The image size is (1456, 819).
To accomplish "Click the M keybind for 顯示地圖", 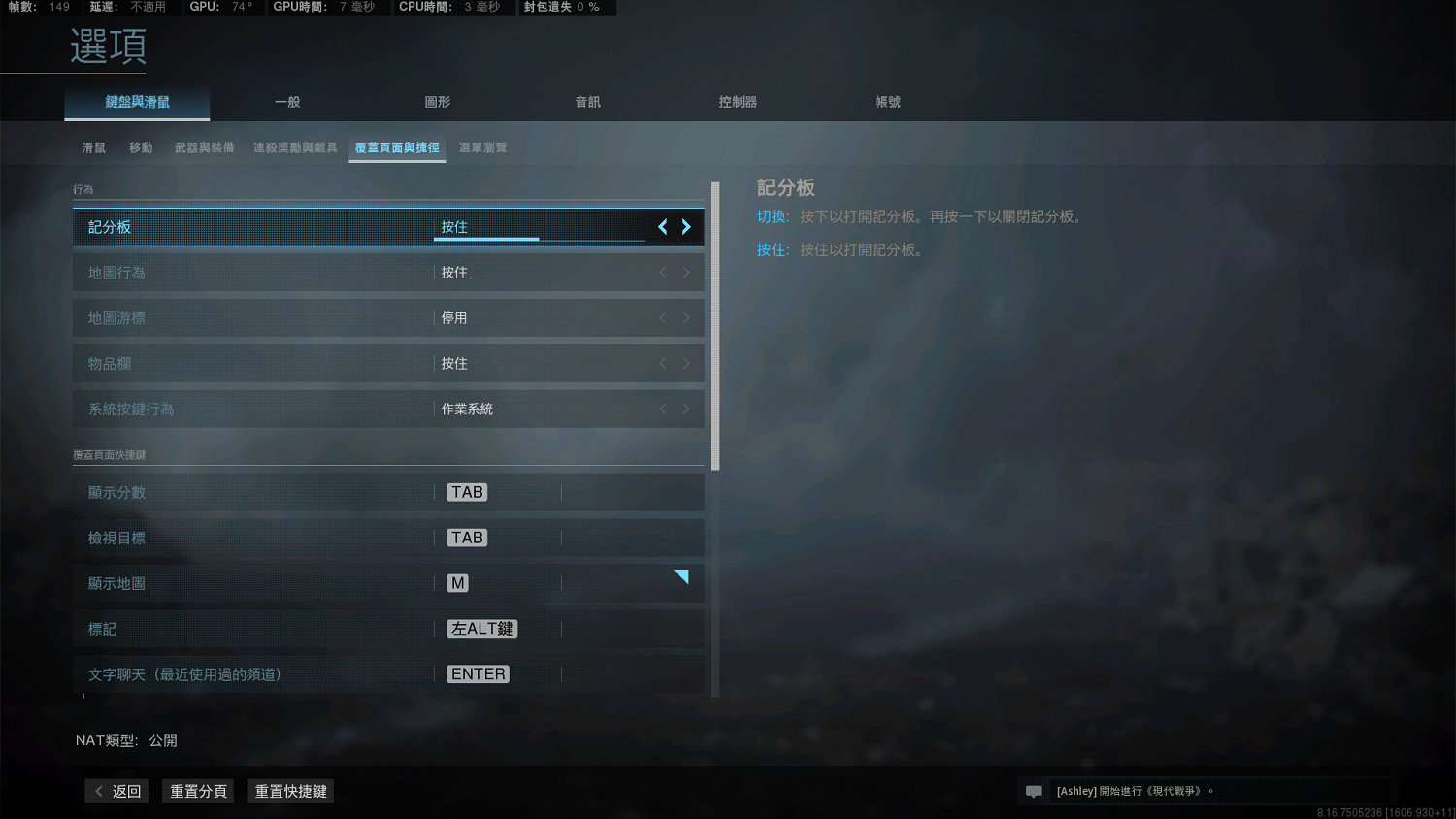I will 456,582.
